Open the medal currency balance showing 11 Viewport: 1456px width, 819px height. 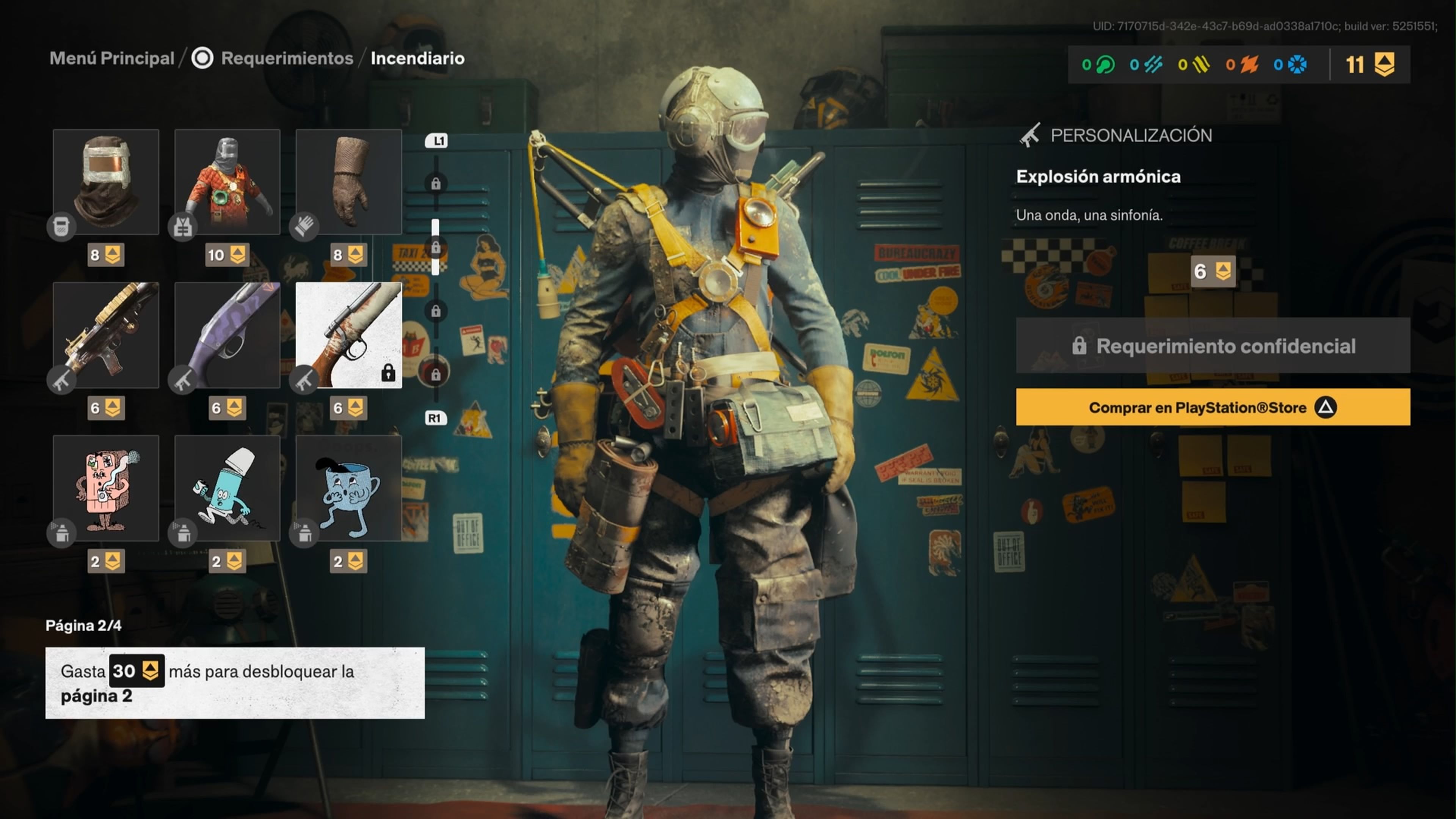click(1370, 64)
